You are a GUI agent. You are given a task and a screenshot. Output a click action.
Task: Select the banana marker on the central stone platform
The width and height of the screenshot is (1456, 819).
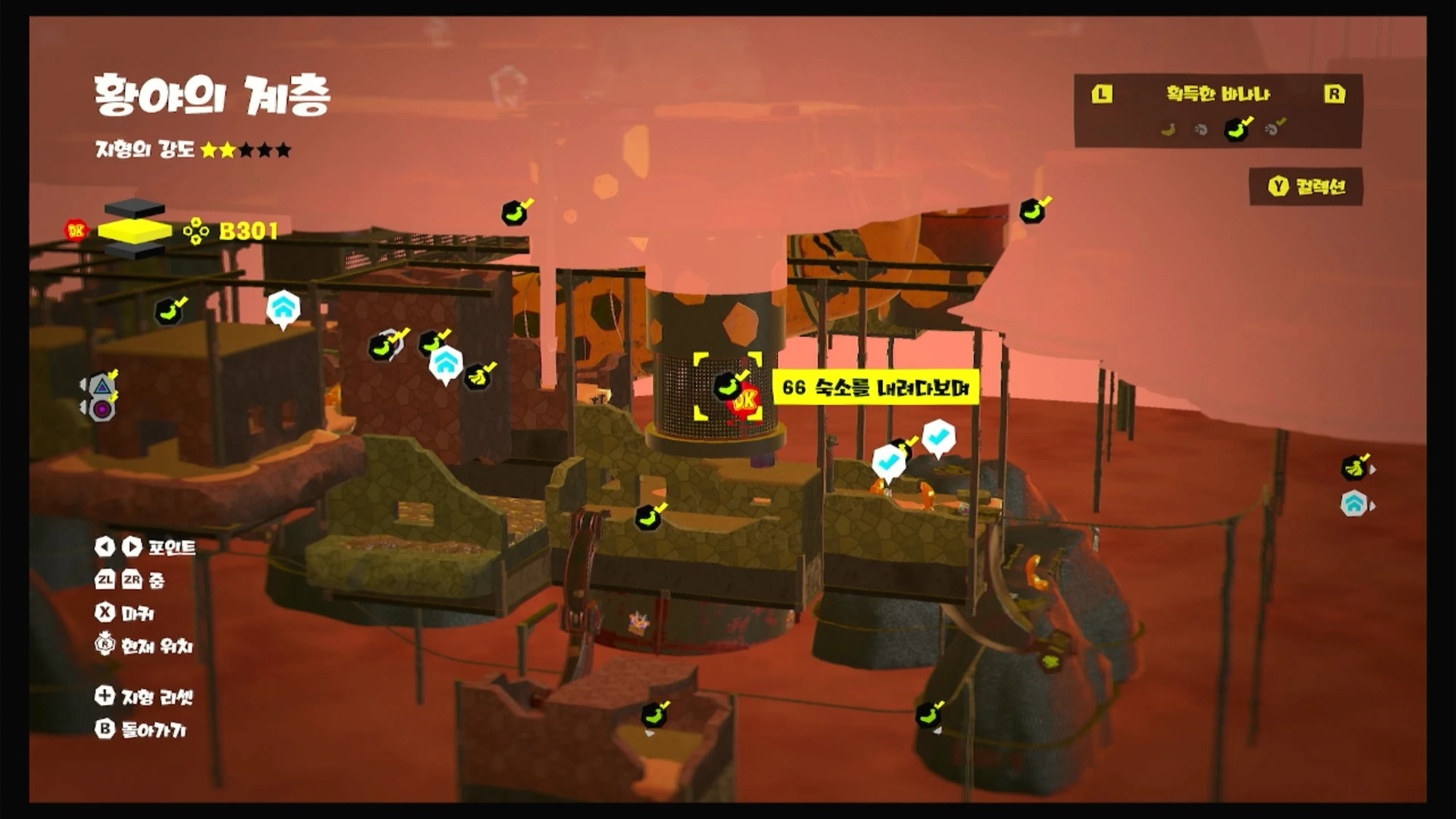(x=648, y=518)
